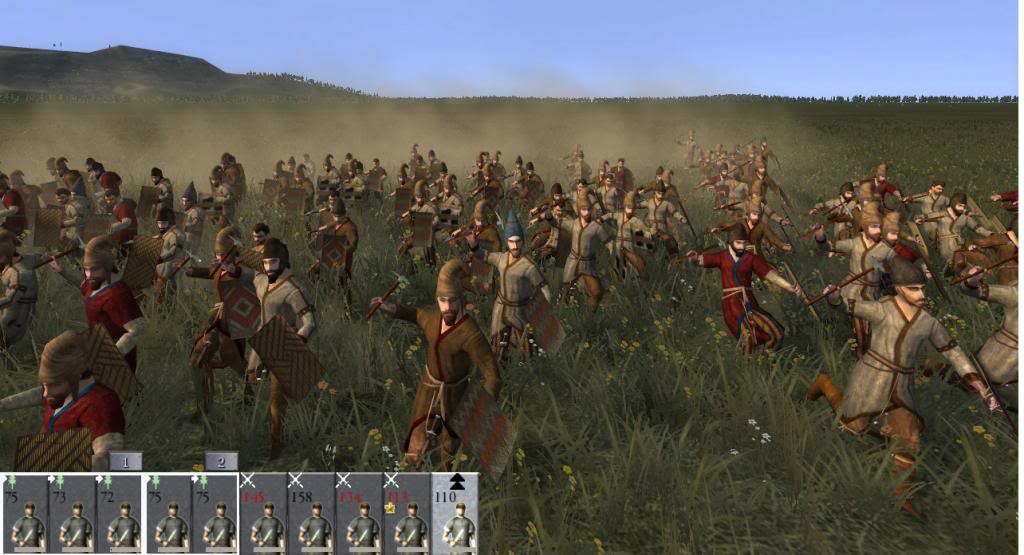Select group tab number 1
Image resolution: width=1024 pixels, height=555 pixels.
click(125, 462)
